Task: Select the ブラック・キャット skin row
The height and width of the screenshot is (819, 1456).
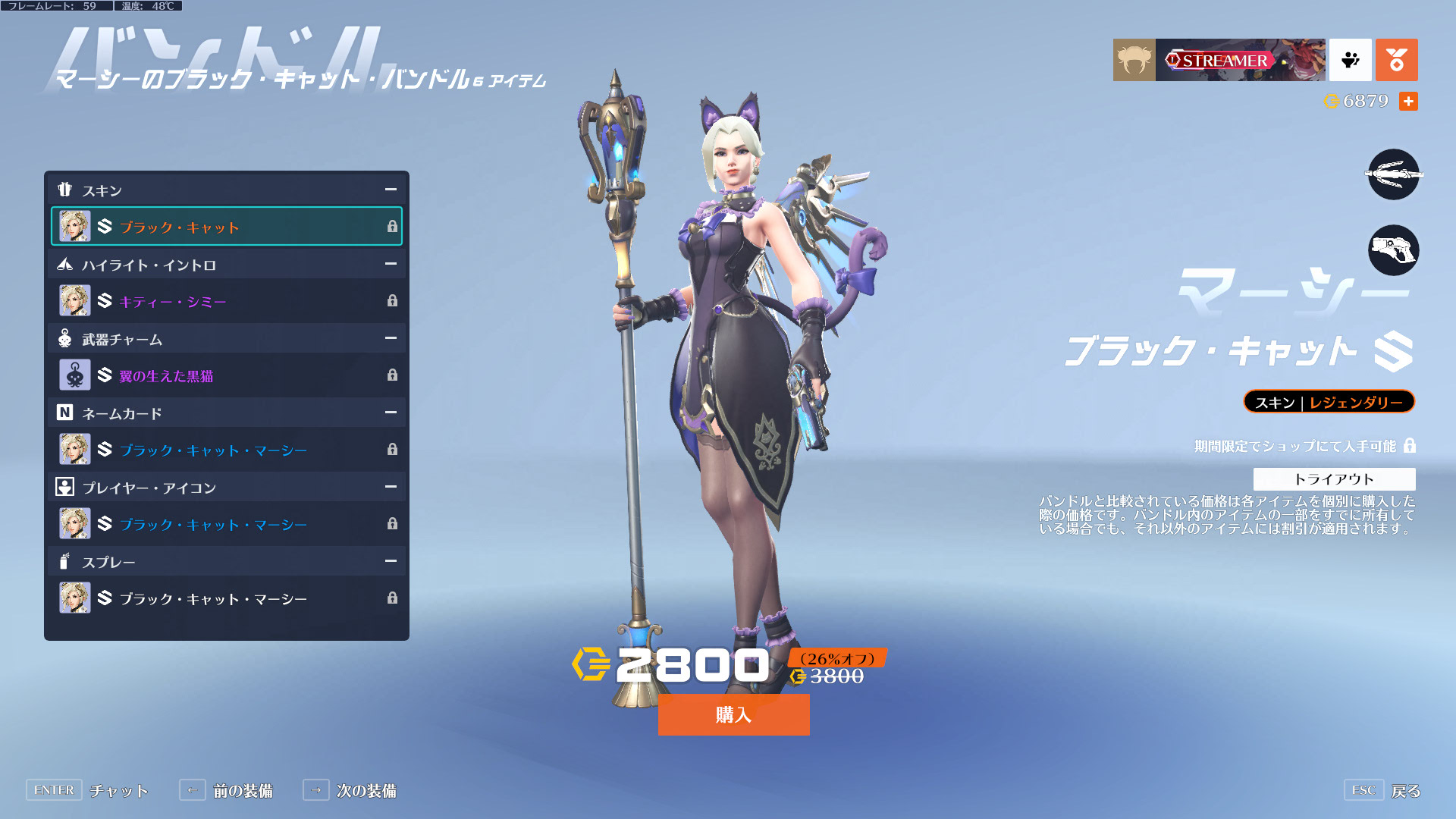Action: (226, 226)
